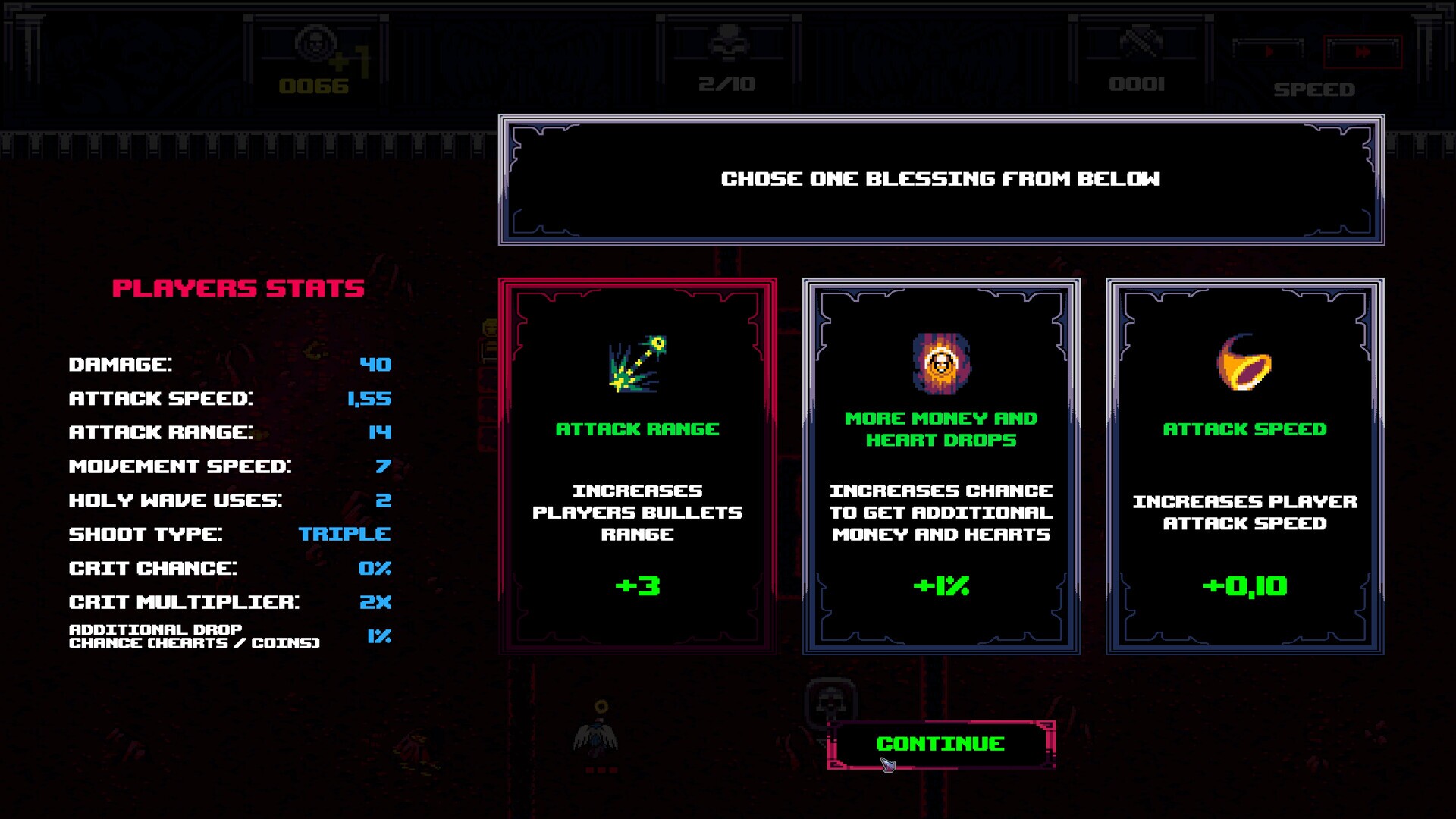1456x819 pixels.
Task: Click the SPEED label in the top bar
Action: 1313,89
